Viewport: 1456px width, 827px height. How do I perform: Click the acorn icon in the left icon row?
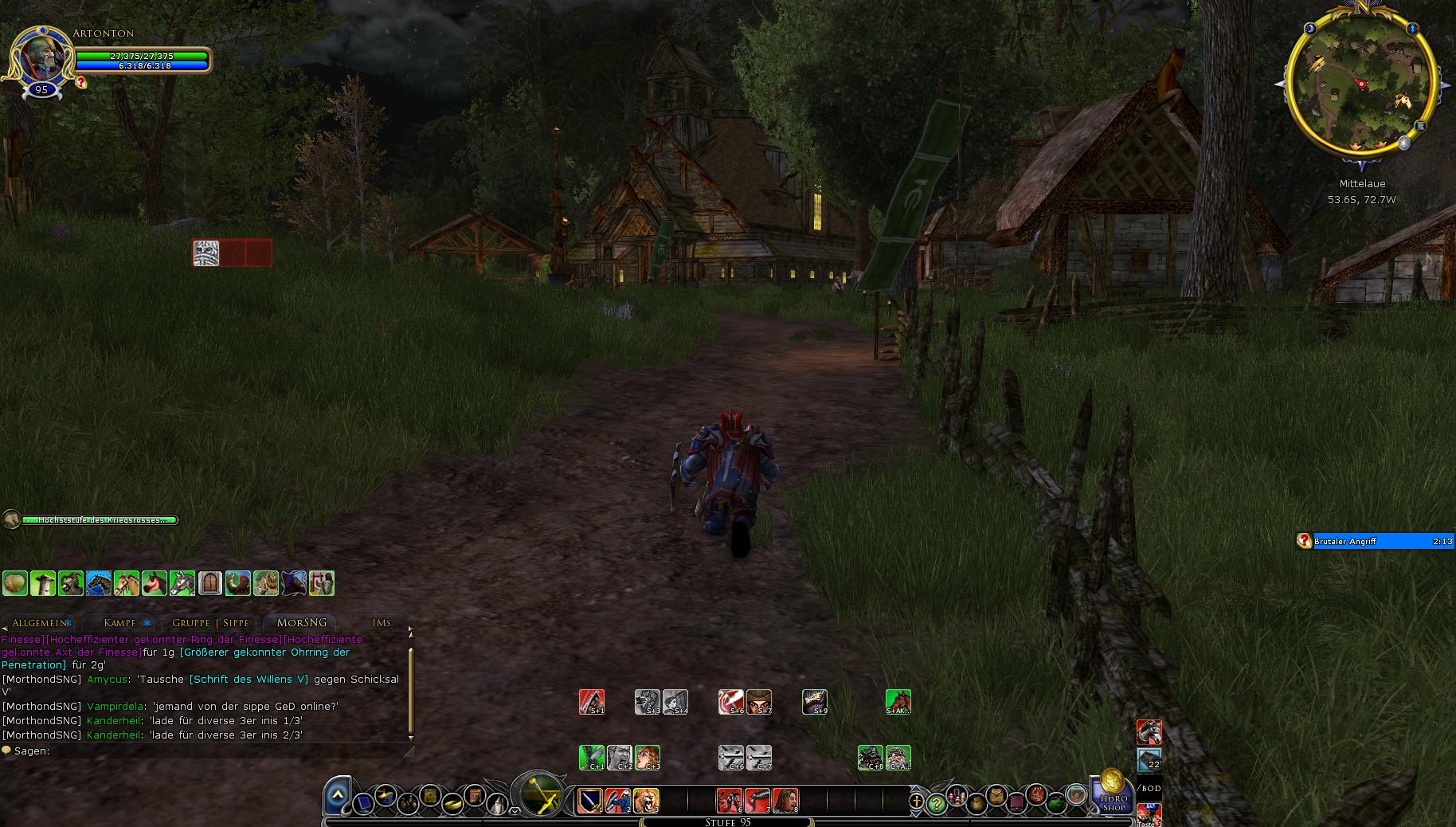[x=15, y=583]
